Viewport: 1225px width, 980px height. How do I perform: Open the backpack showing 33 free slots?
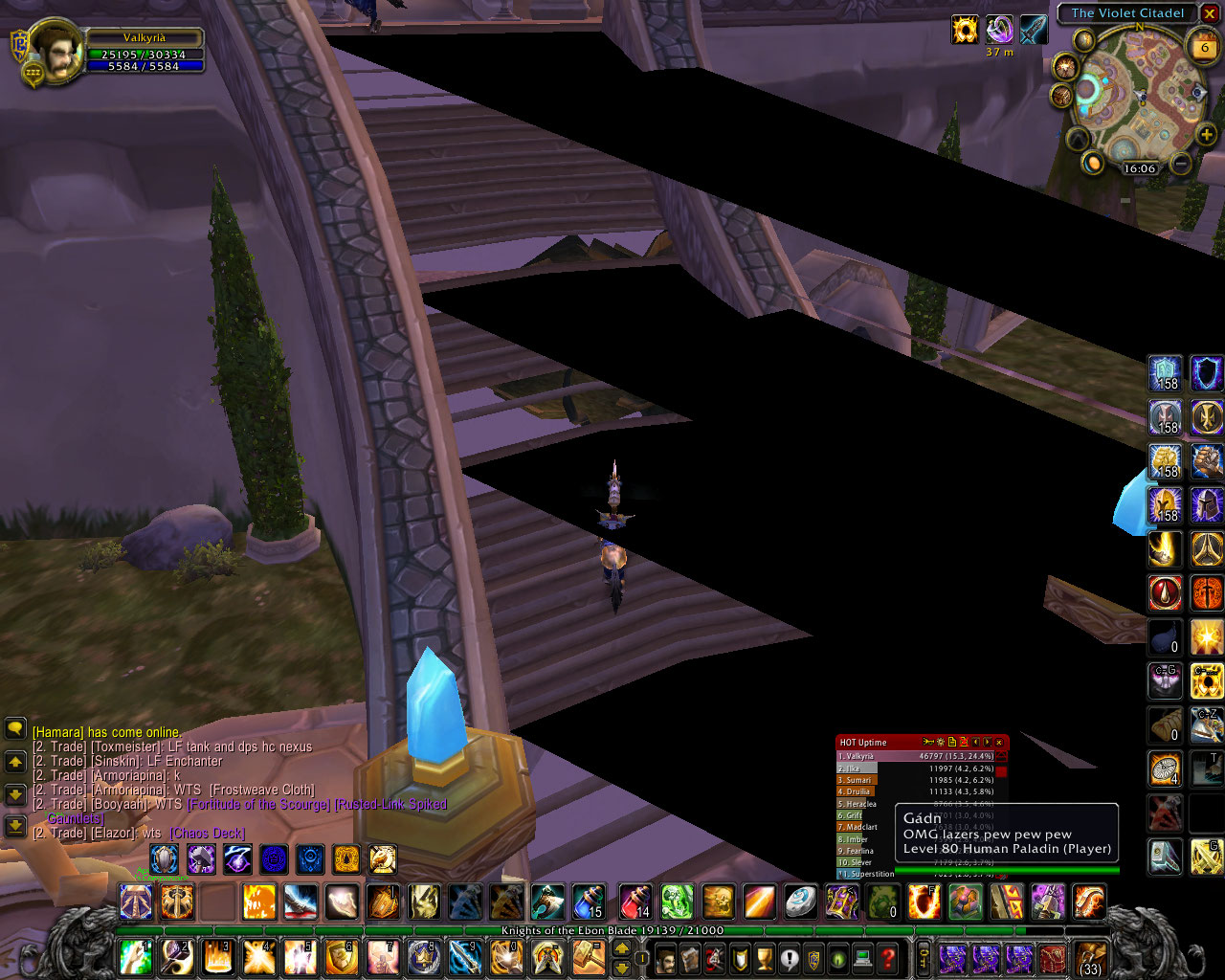click(x=1089, y=957)
